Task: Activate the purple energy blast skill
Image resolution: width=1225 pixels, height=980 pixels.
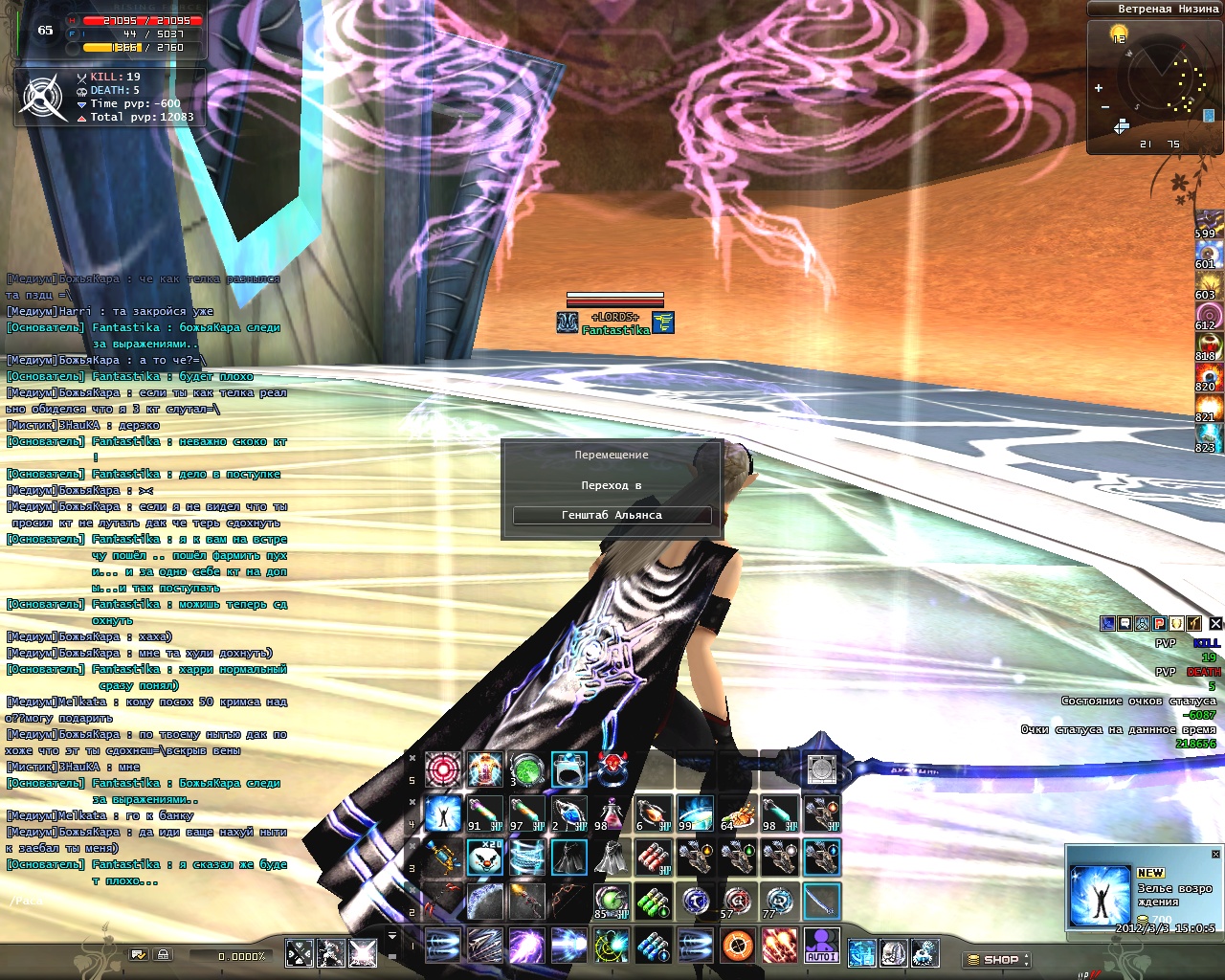Action: (527, 946)
